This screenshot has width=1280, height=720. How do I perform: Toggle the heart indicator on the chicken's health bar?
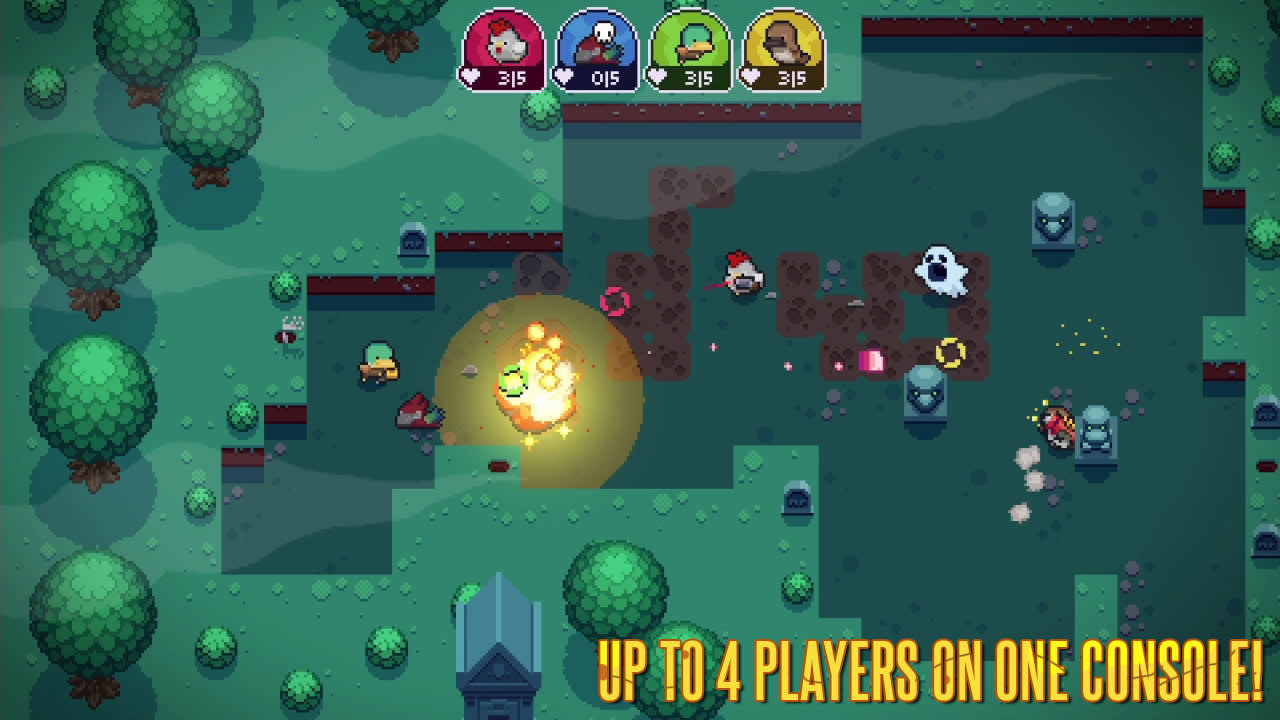[470, 73]
